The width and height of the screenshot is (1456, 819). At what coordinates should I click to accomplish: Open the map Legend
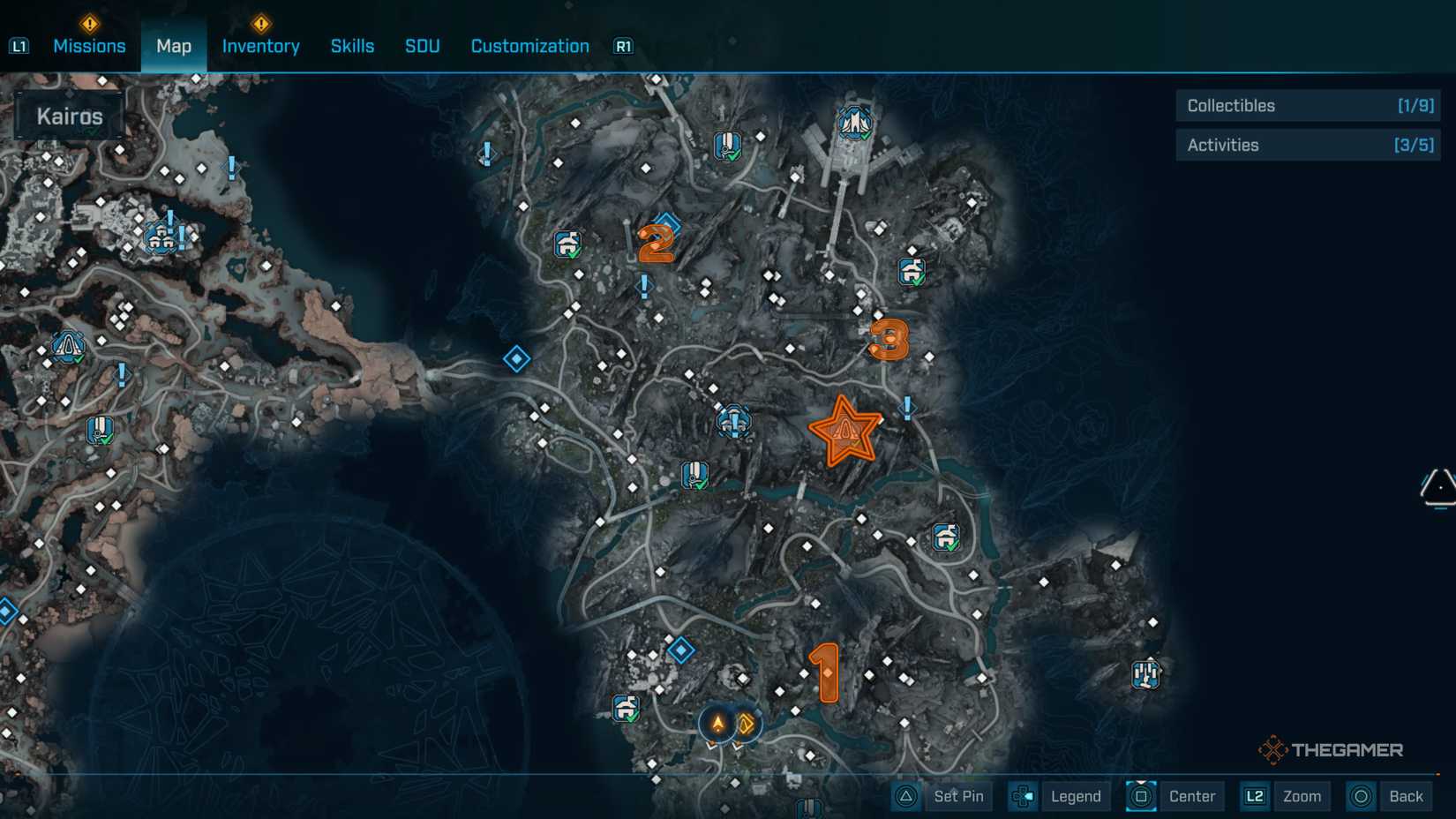1075,795
